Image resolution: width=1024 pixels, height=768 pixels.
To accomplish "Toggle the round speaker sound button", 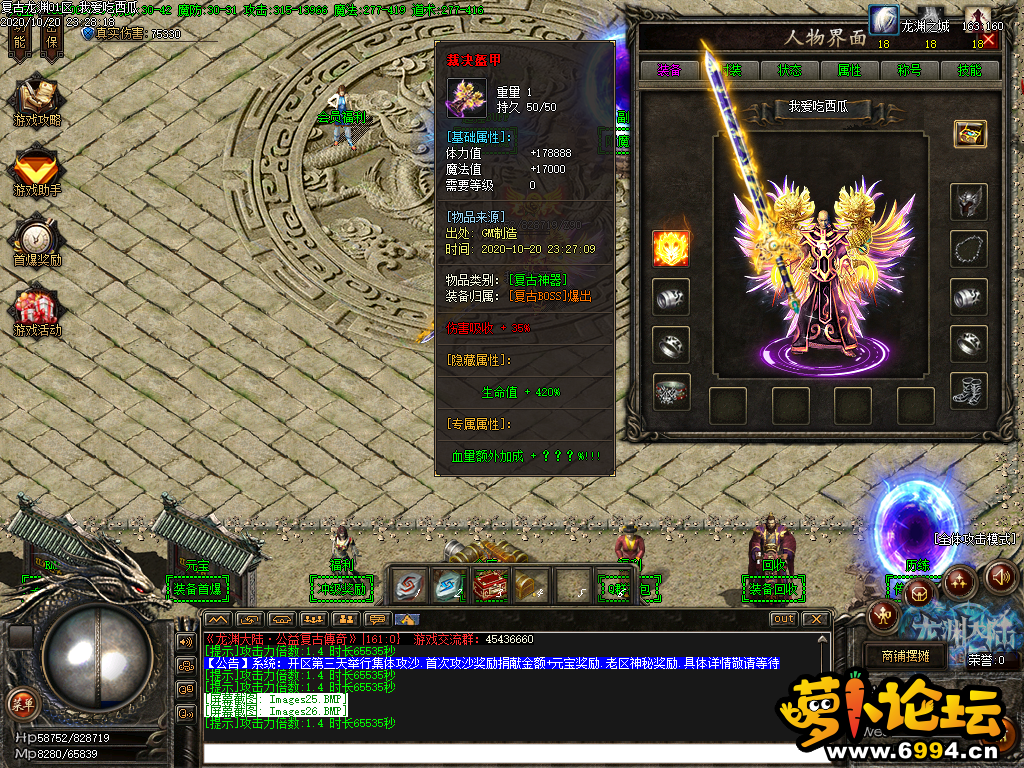I will tap(1001, 577).
